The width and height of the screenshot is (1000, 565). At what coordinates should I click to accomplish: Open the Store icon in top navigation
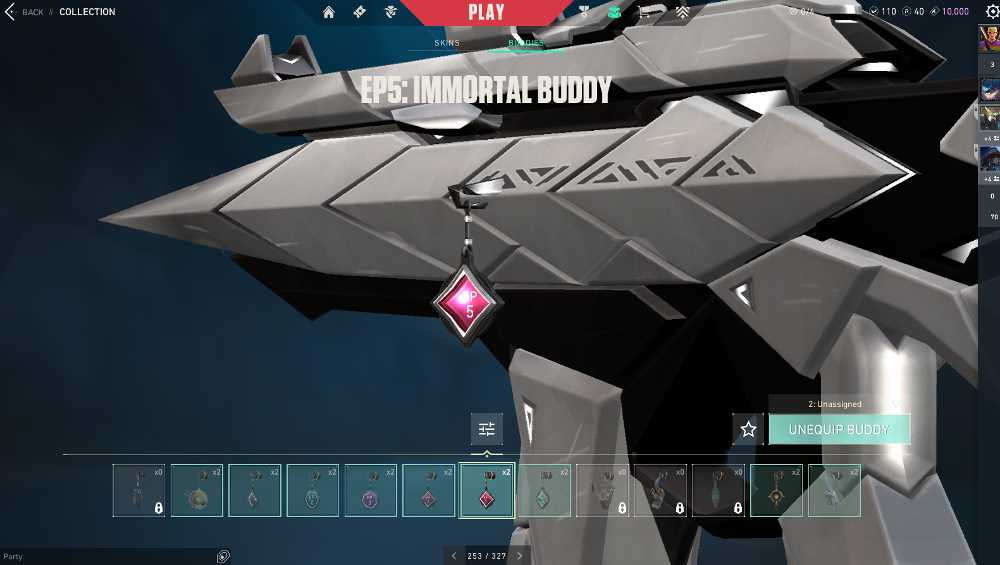[x=645, y=12]
